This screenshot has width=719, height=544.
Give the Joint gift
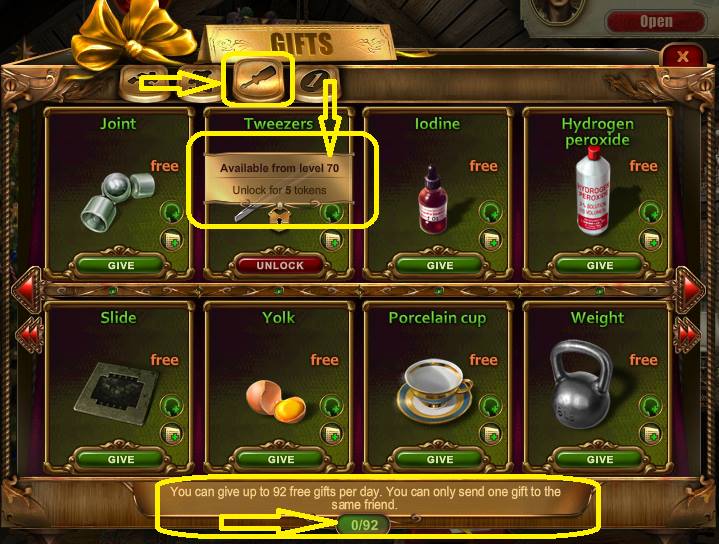[120, 266]
